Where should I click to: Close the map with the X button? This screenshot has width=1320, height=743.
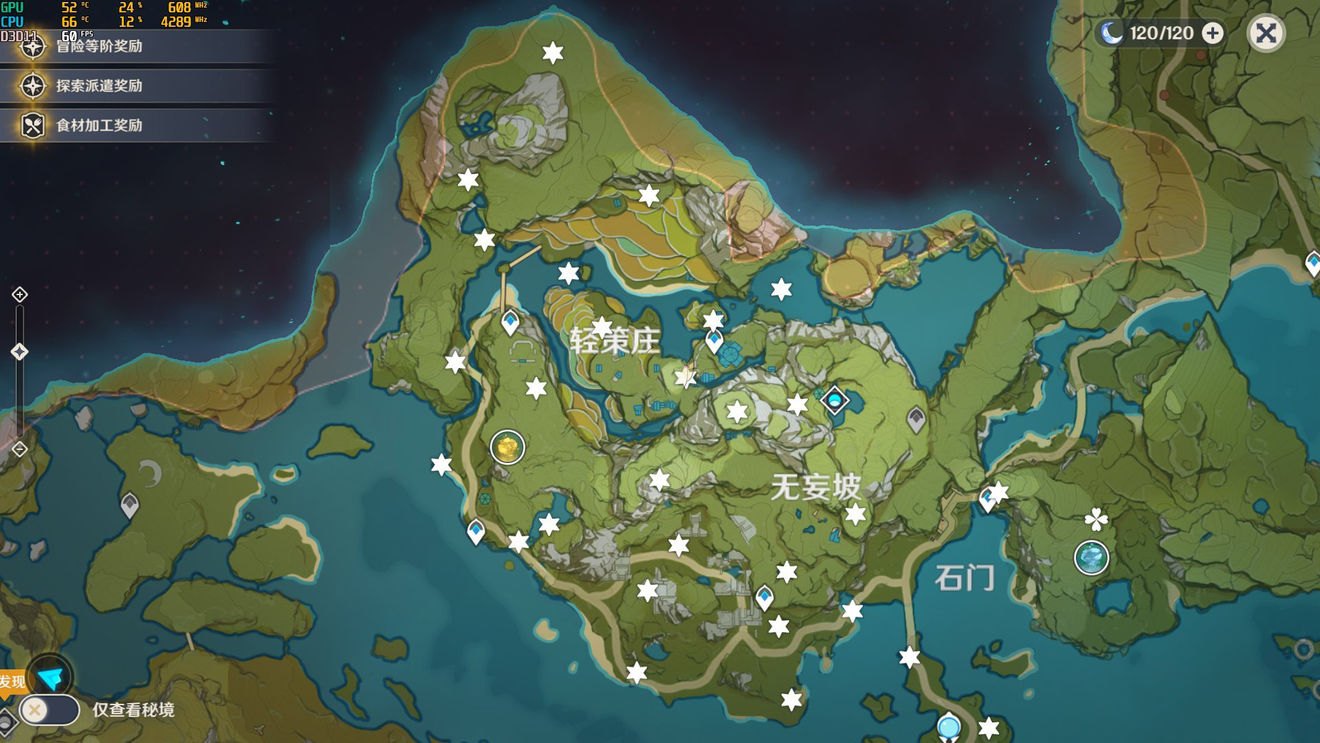click(x=1265, y=33)
